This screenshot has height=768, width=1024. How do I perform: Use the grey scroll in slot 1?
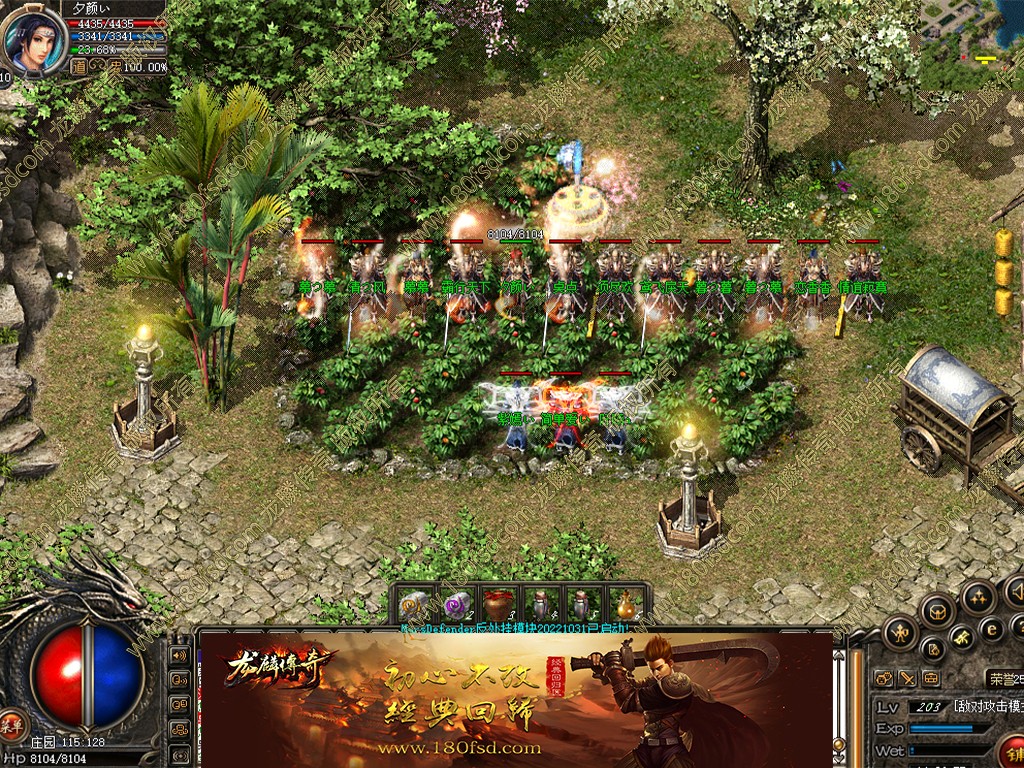413,605
